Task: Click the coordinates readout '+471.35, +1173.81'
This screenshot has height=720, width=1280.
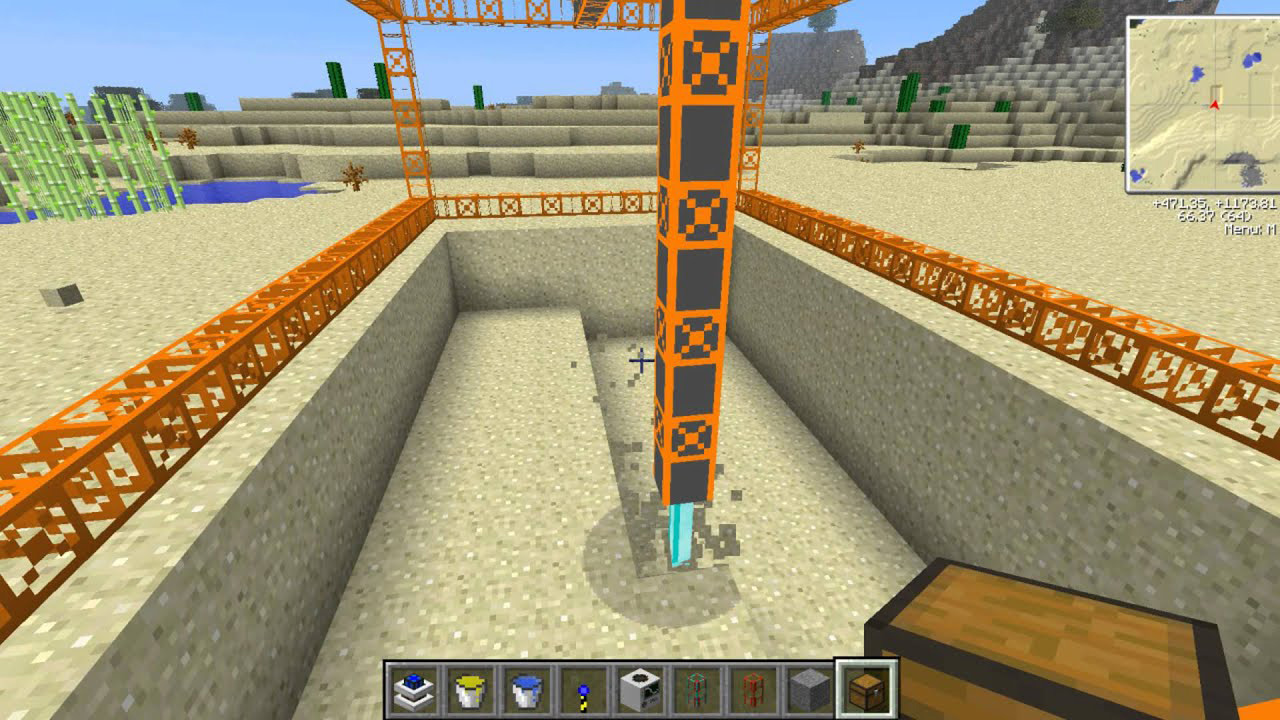Action: coord(1214,203)
